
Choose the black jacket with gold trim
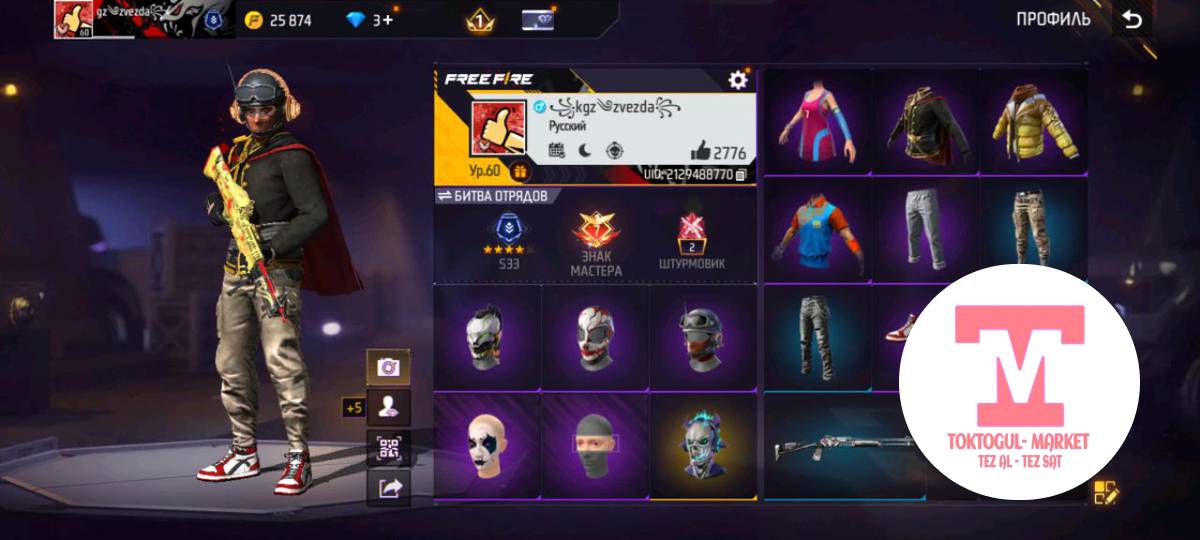[x=926, y=122]
